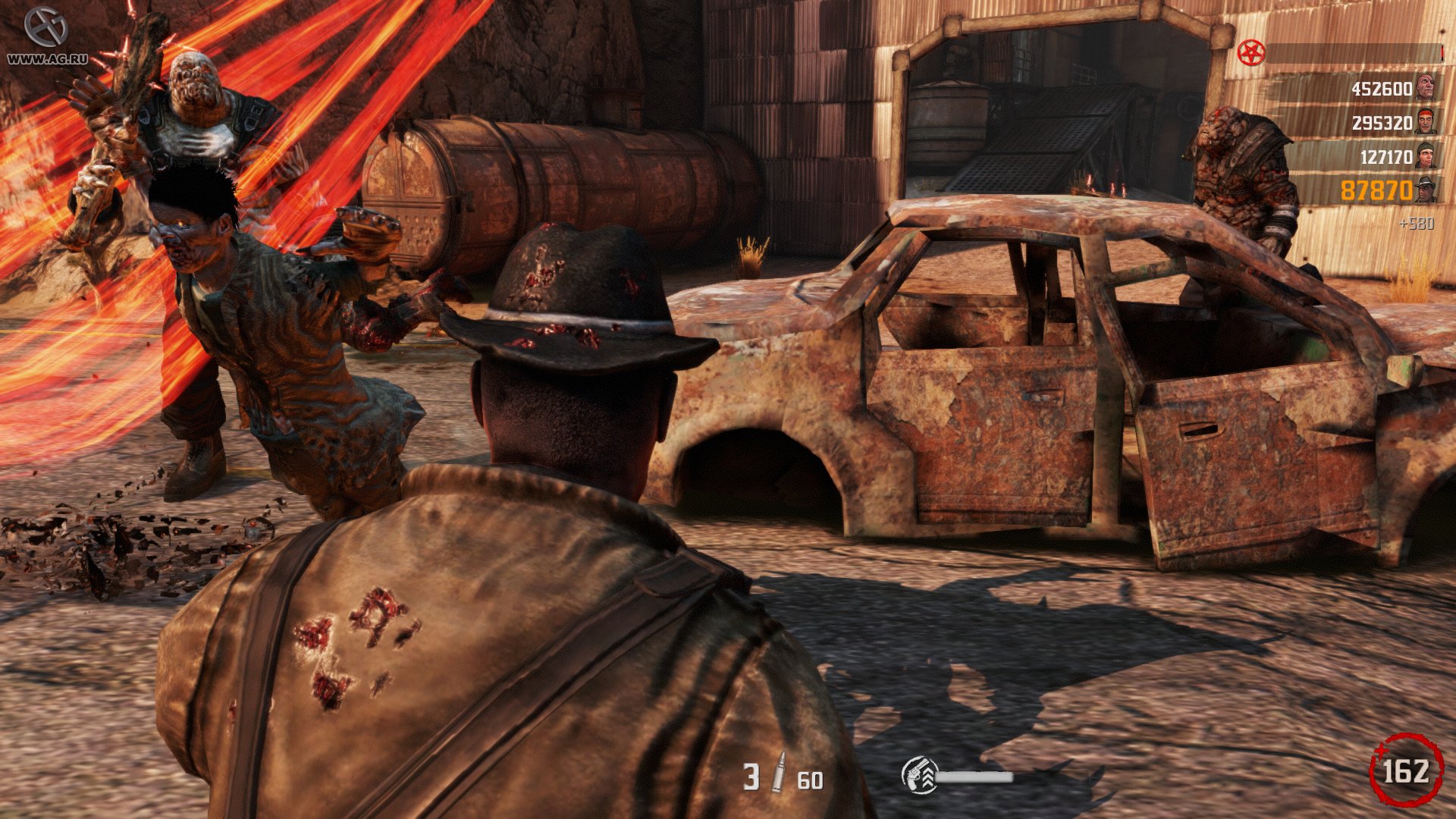The image size is (1456, 819).
Task: Click the bullet icon next to ammo count
Action: pyautogui.click(x=779, y=772)
